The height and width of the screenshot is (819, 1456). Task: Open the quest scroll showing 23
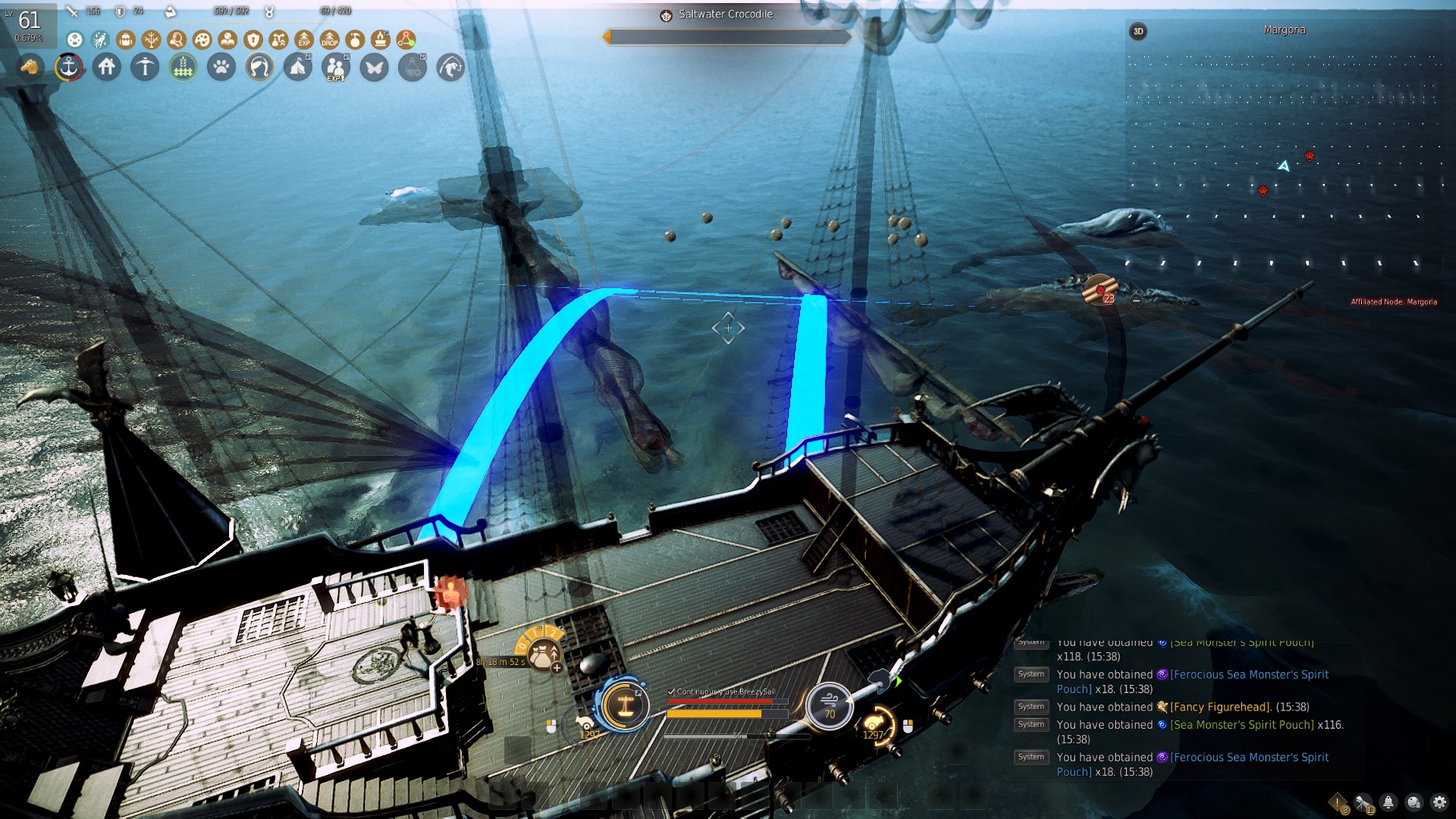point(1100,290)
